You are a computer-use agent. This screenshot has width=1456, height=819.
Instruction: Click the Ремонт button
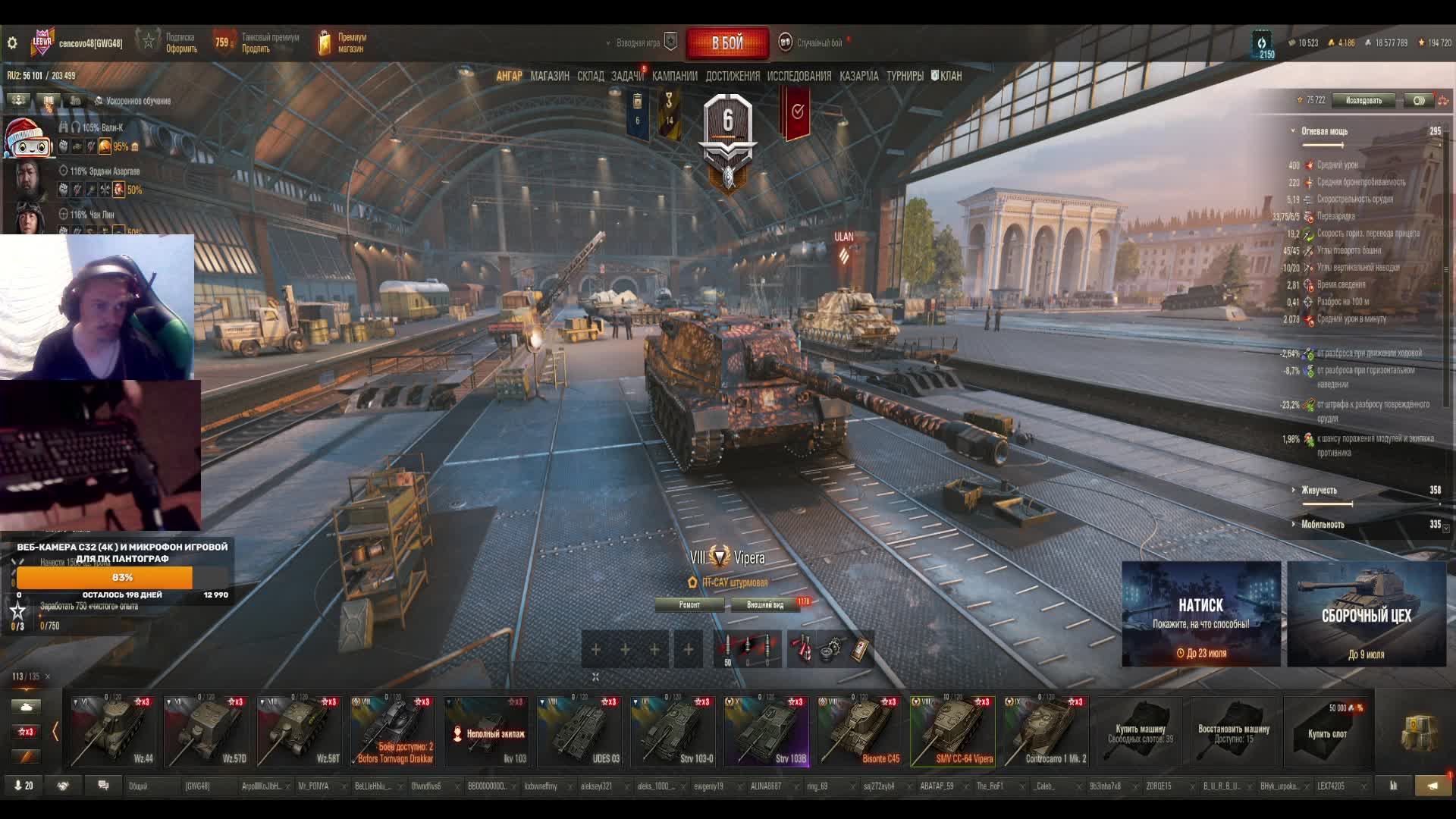point(689,604)
